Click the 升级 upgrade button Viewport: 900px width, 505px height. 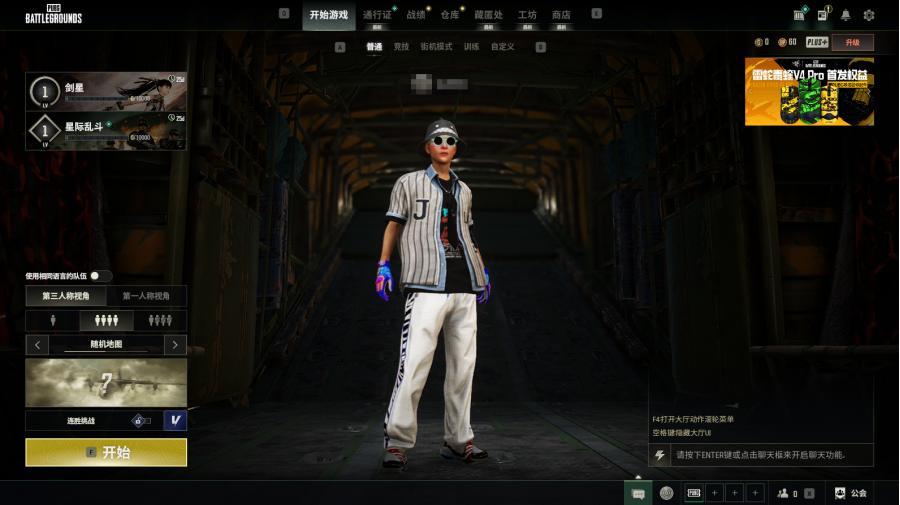pyautogui.click(x=852, y=42)
